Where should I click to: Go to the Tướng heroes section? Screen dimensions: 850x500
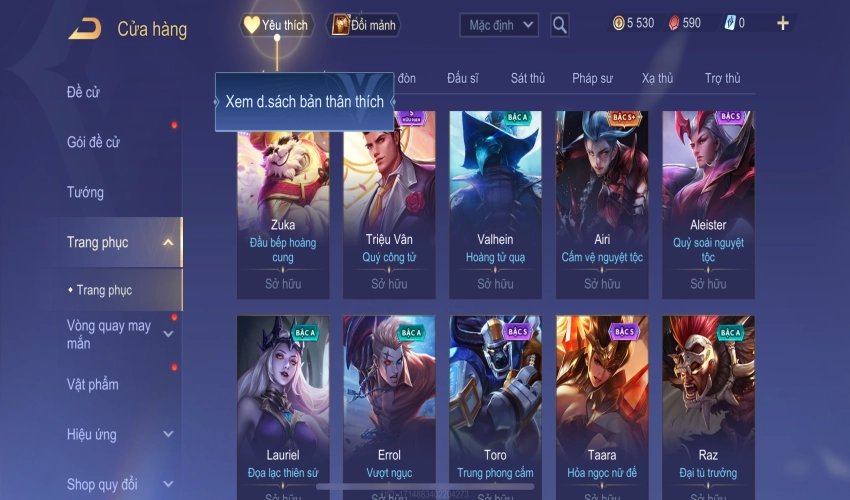(x=86, y=192)
